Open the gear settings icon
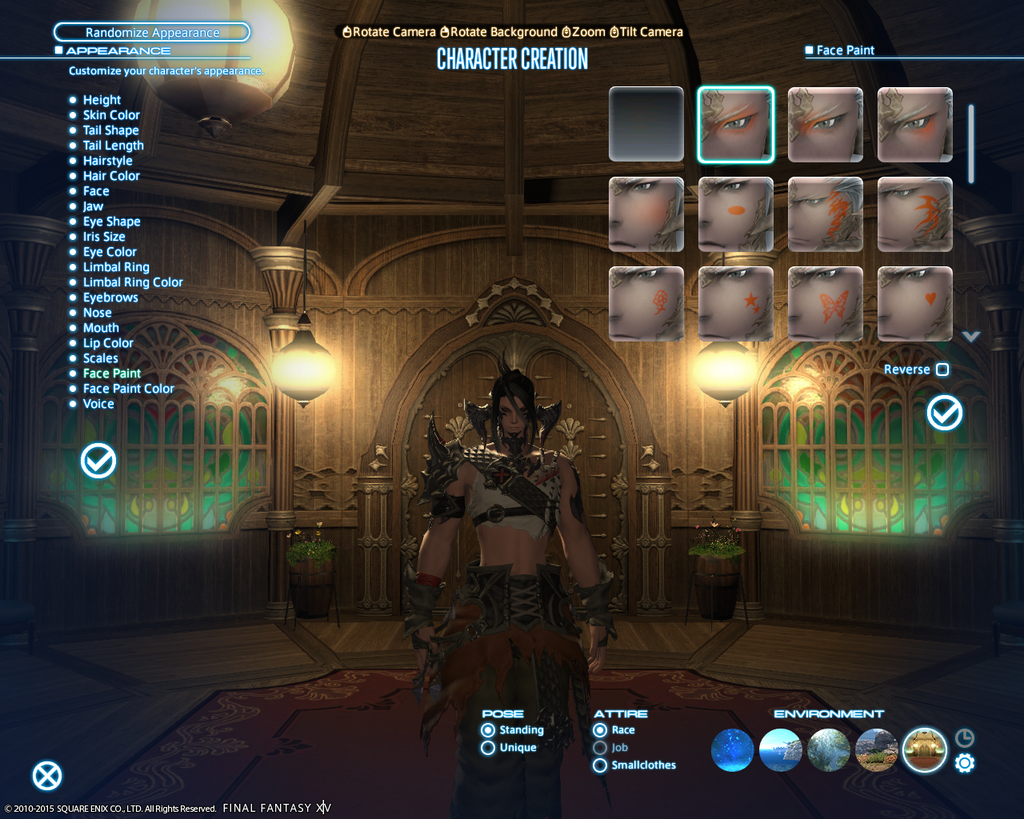Screen dimensions: 1024x819 [964, 764]
